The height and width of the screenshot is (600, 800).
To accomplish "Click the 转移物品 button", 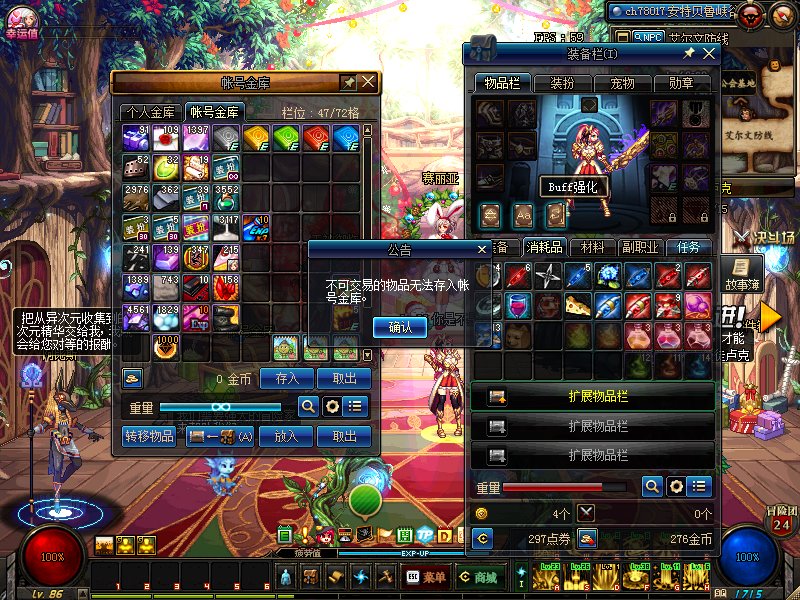I will point(149,437).
